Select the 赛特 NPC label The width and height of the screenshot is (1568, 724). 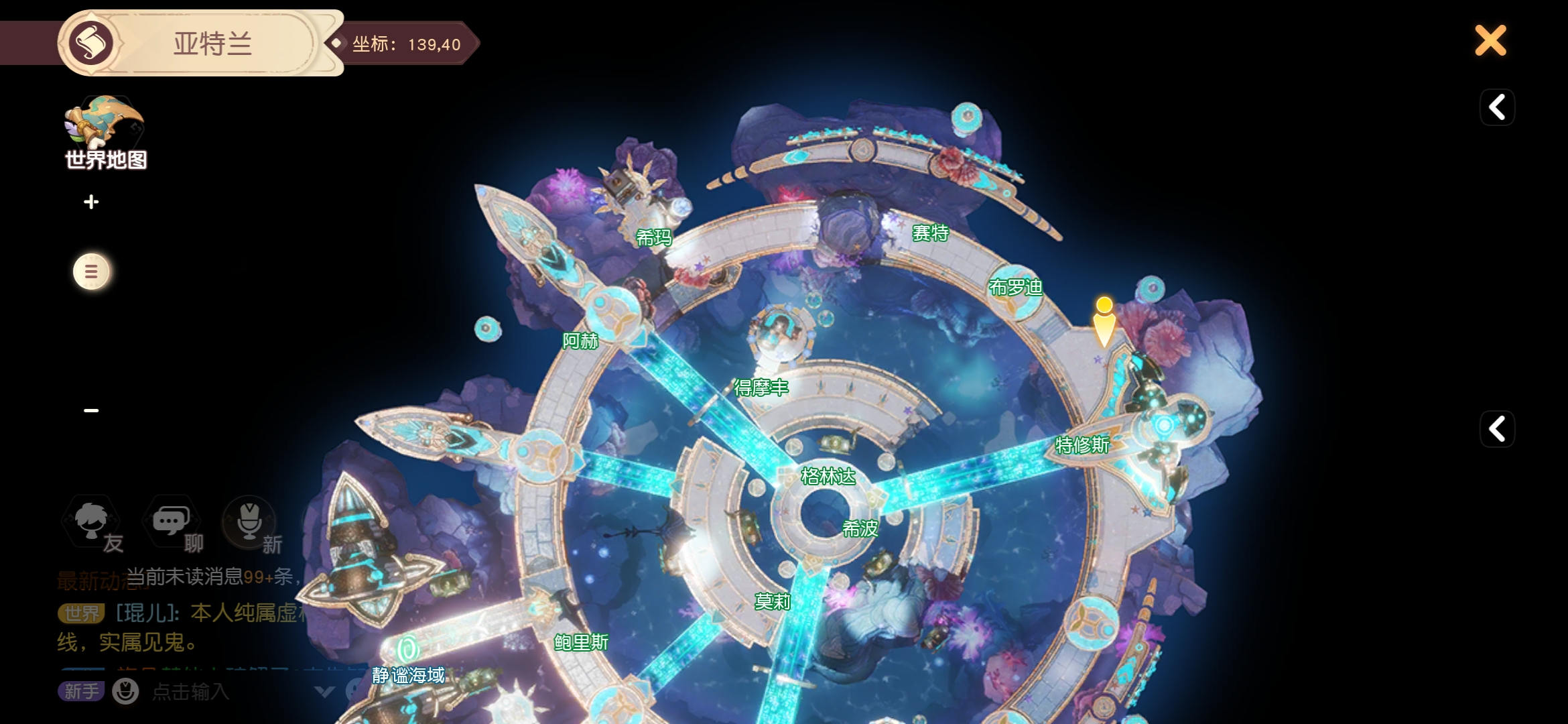point(930,233)
